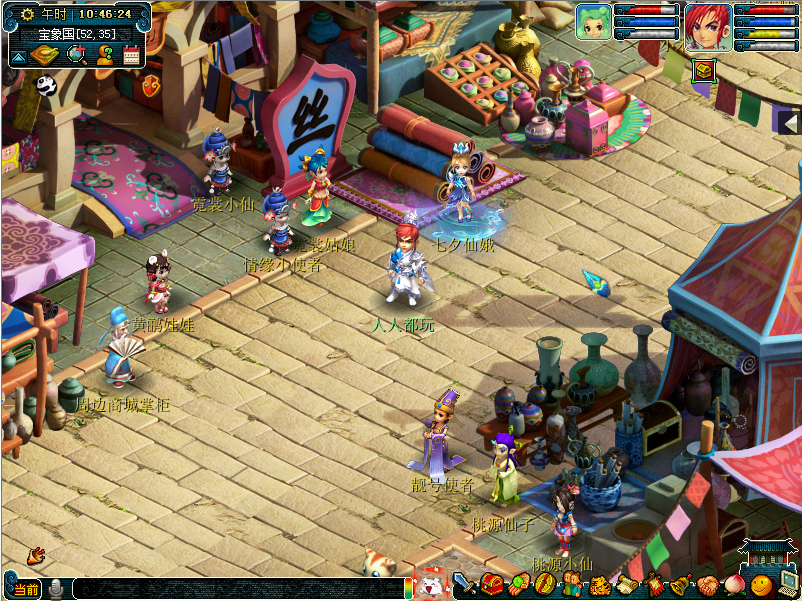Open the world map magnifier icon
The width and height of the screenshot is (802, 601).
tap(76, 56)
